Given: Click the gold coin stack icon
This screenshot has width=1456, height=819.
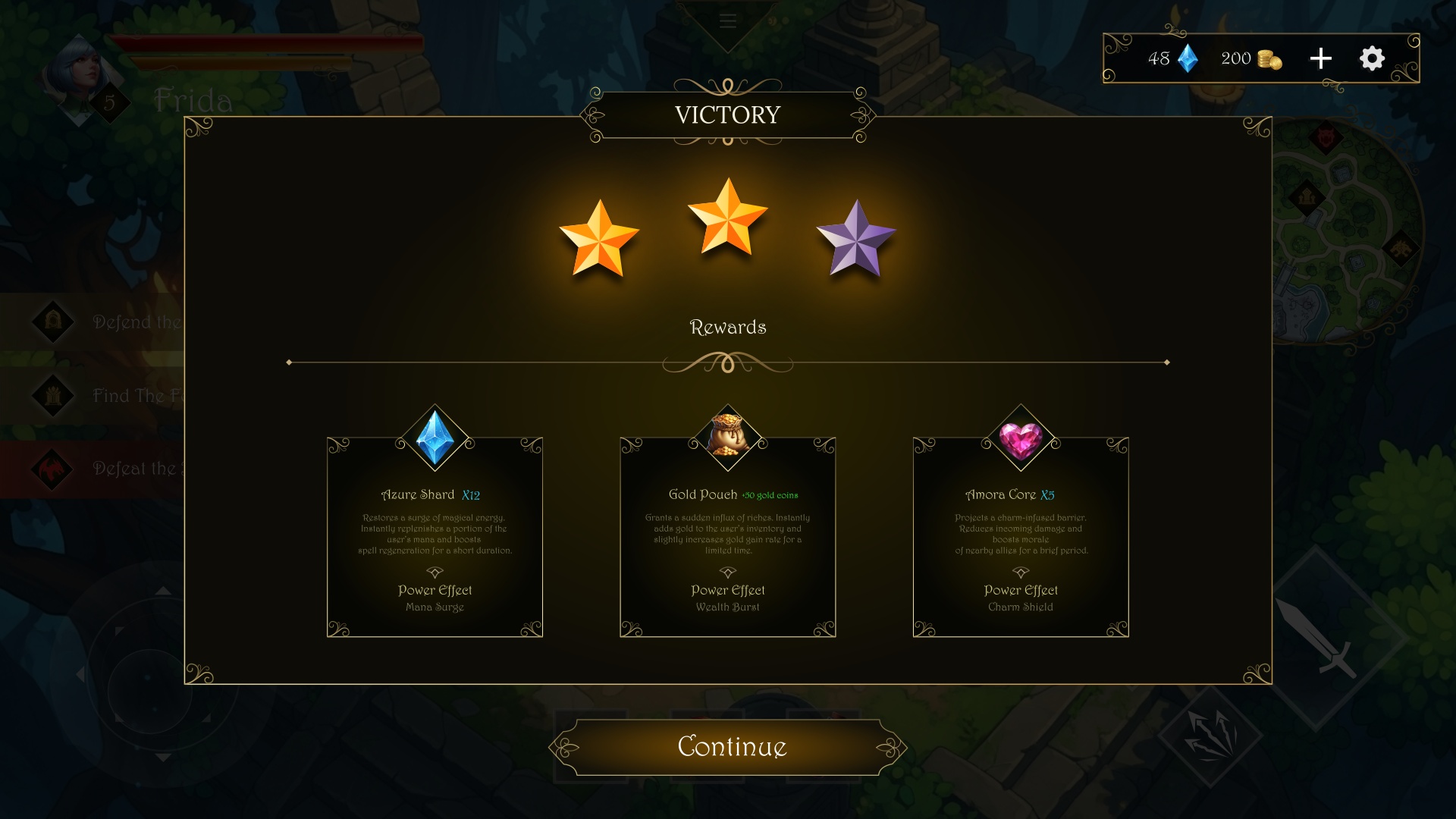Looking at the screenshot, I should [x=1268, y=59].
